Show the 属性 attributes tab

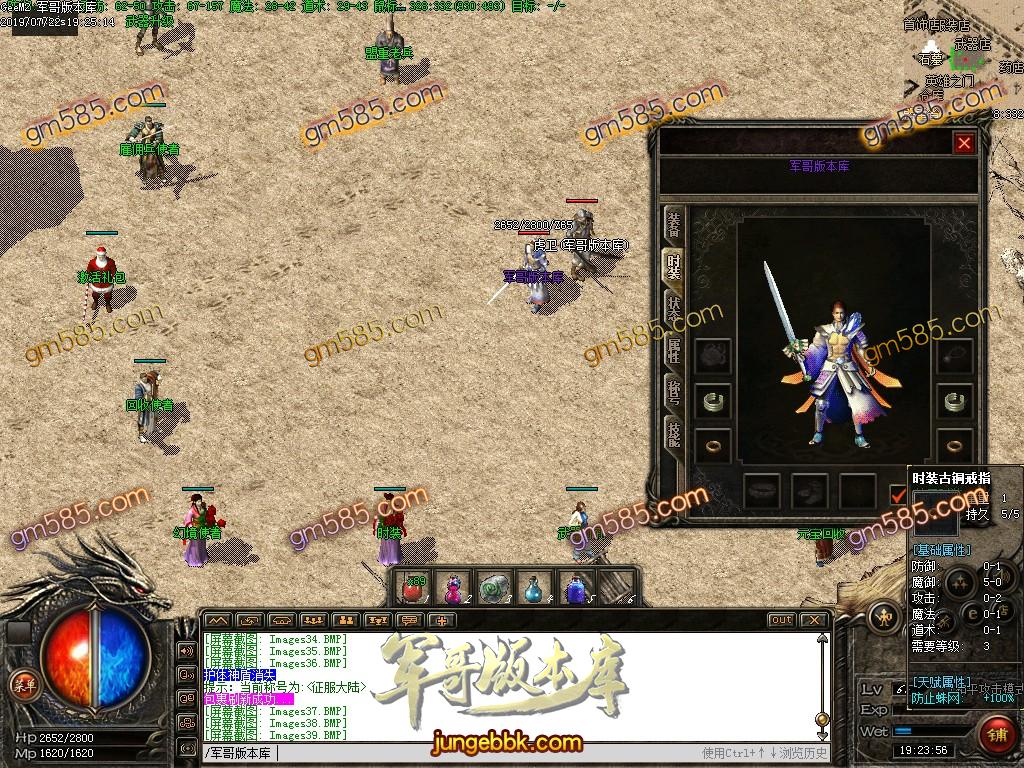pyautogui.click(x=675, y=351)
